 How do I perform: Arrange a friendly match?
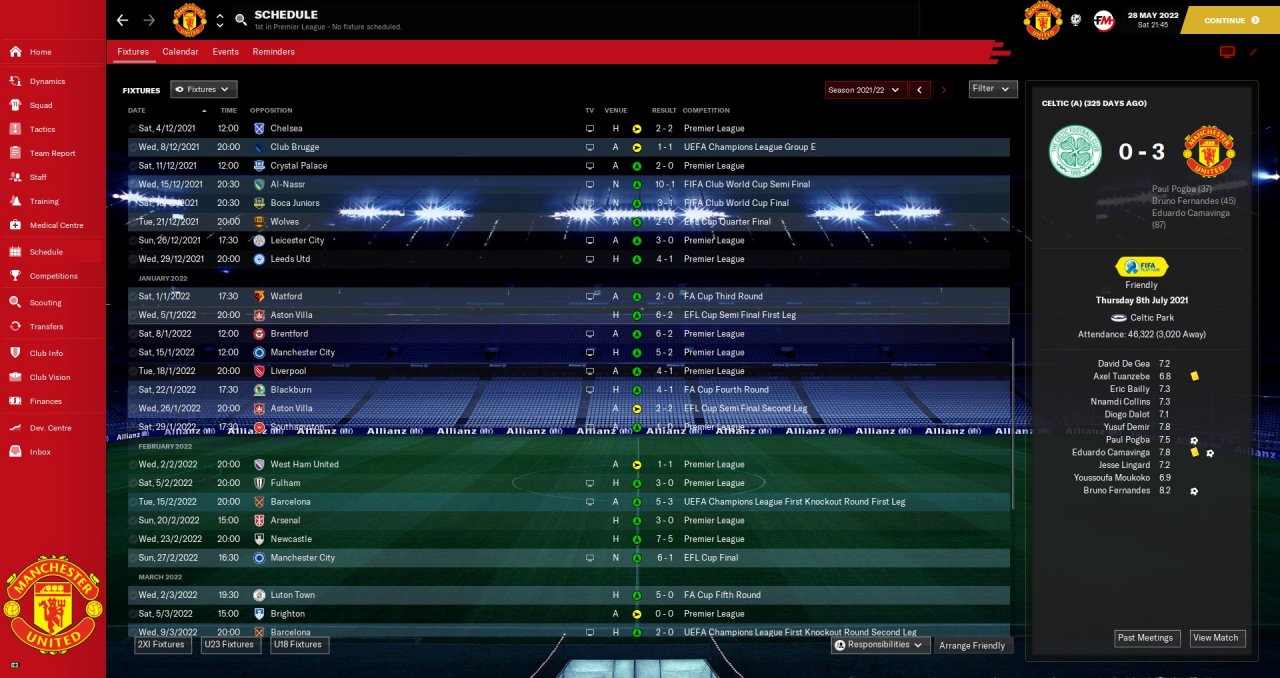click(x=973, y=646)
